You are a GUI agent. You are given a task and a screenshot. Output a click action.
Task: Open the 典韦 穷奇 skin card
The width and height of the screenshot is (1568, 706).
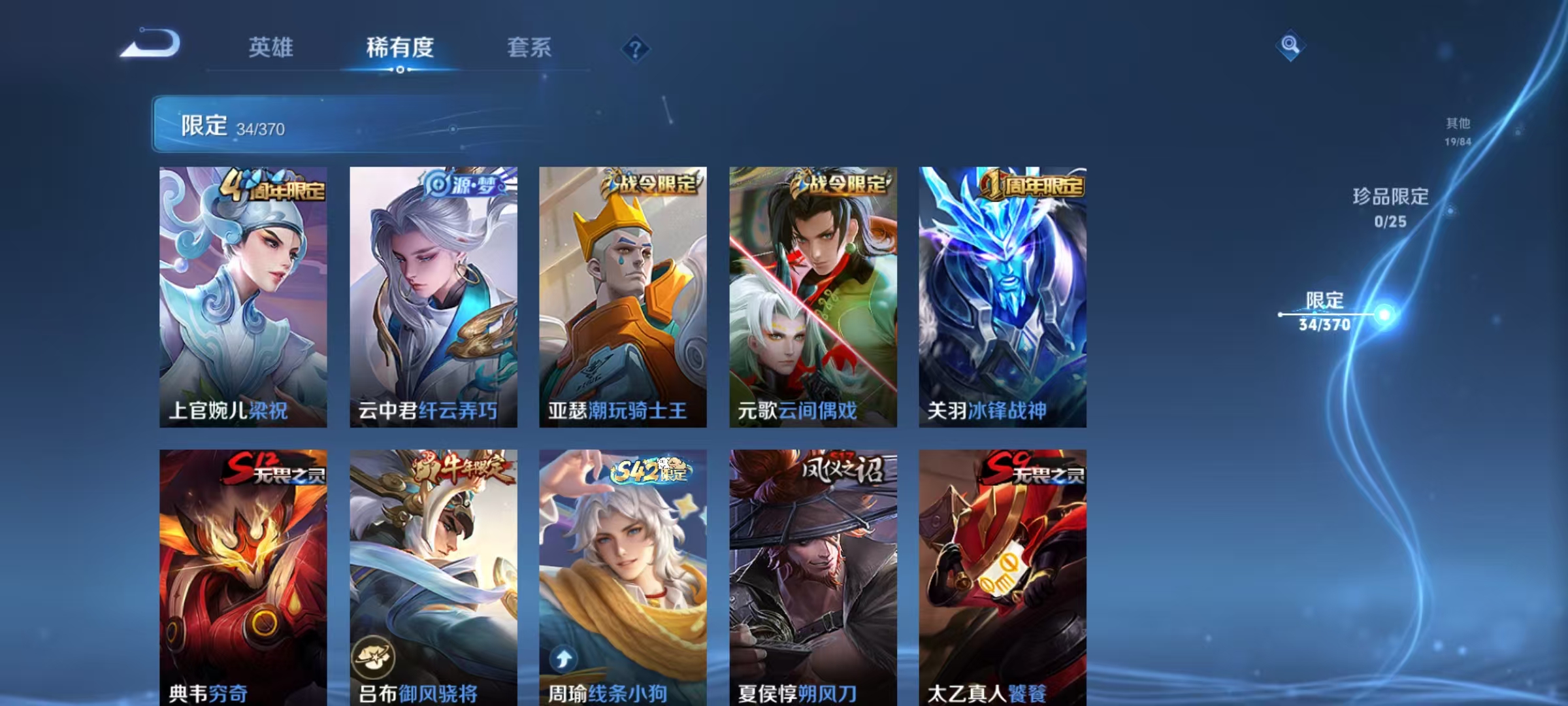pyautogui.click(x=242, y=575)
